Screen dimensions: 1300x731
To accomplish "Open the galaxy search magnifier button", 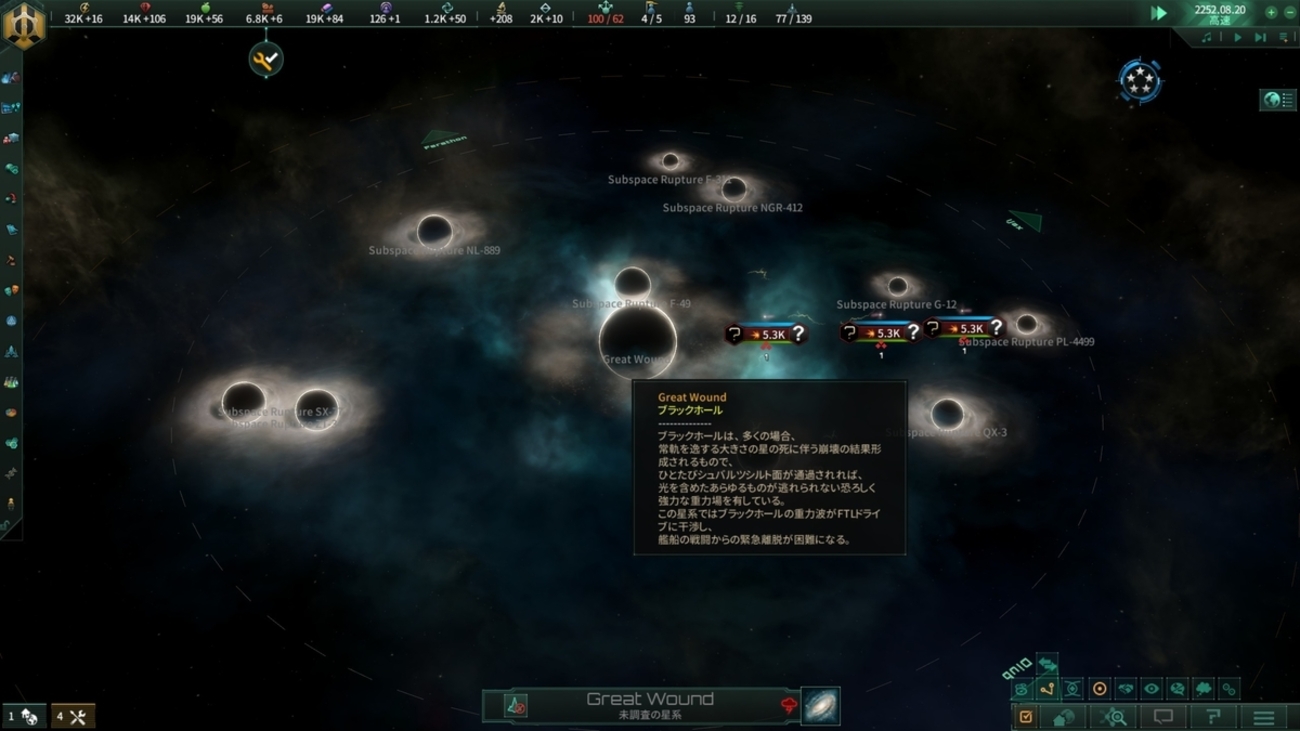I will coord(1113,717).
